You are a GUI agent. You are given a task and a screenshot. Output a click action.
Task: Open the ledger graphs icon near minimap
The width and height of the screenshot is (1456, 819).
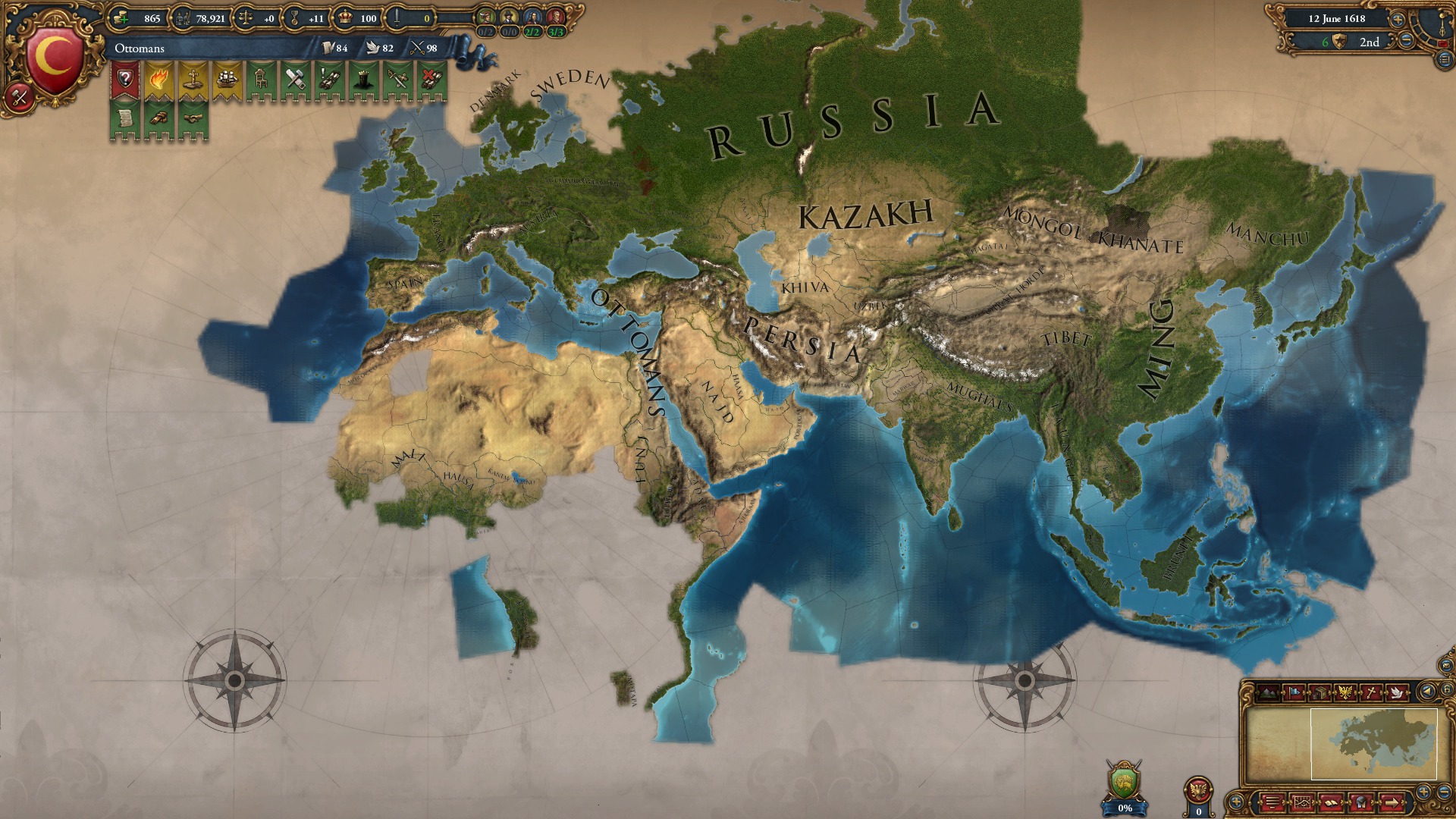(1303, 803)
